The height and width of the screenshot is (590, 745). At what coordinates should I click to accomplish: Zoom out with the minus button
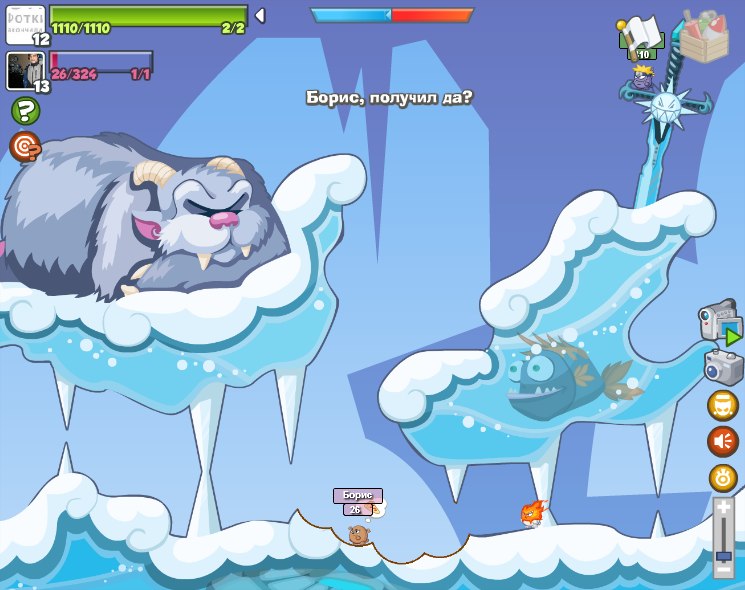[723, 570]
